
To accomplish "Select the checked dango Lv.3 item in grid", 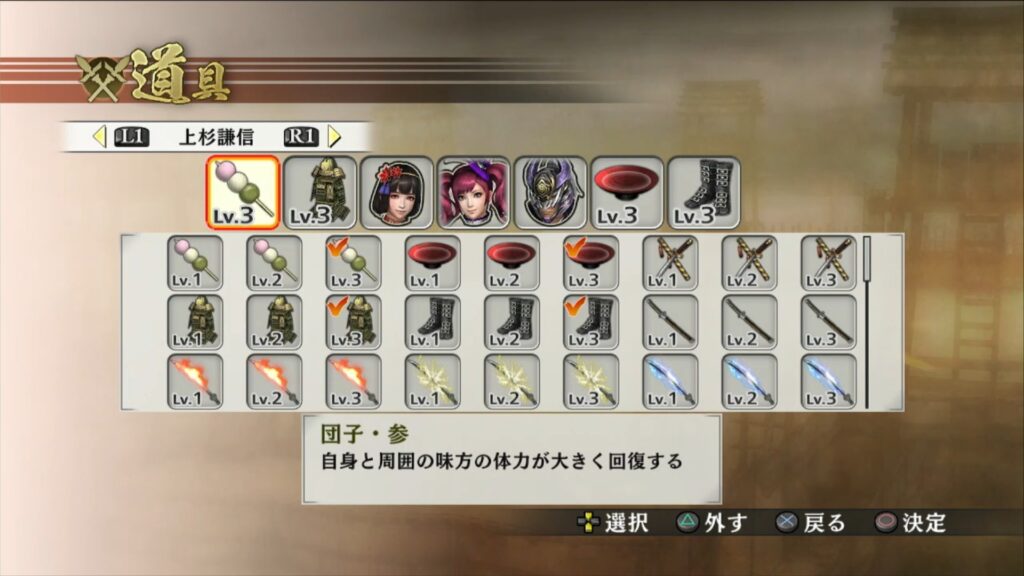I will pyautogui.click(x=353, y=263).
